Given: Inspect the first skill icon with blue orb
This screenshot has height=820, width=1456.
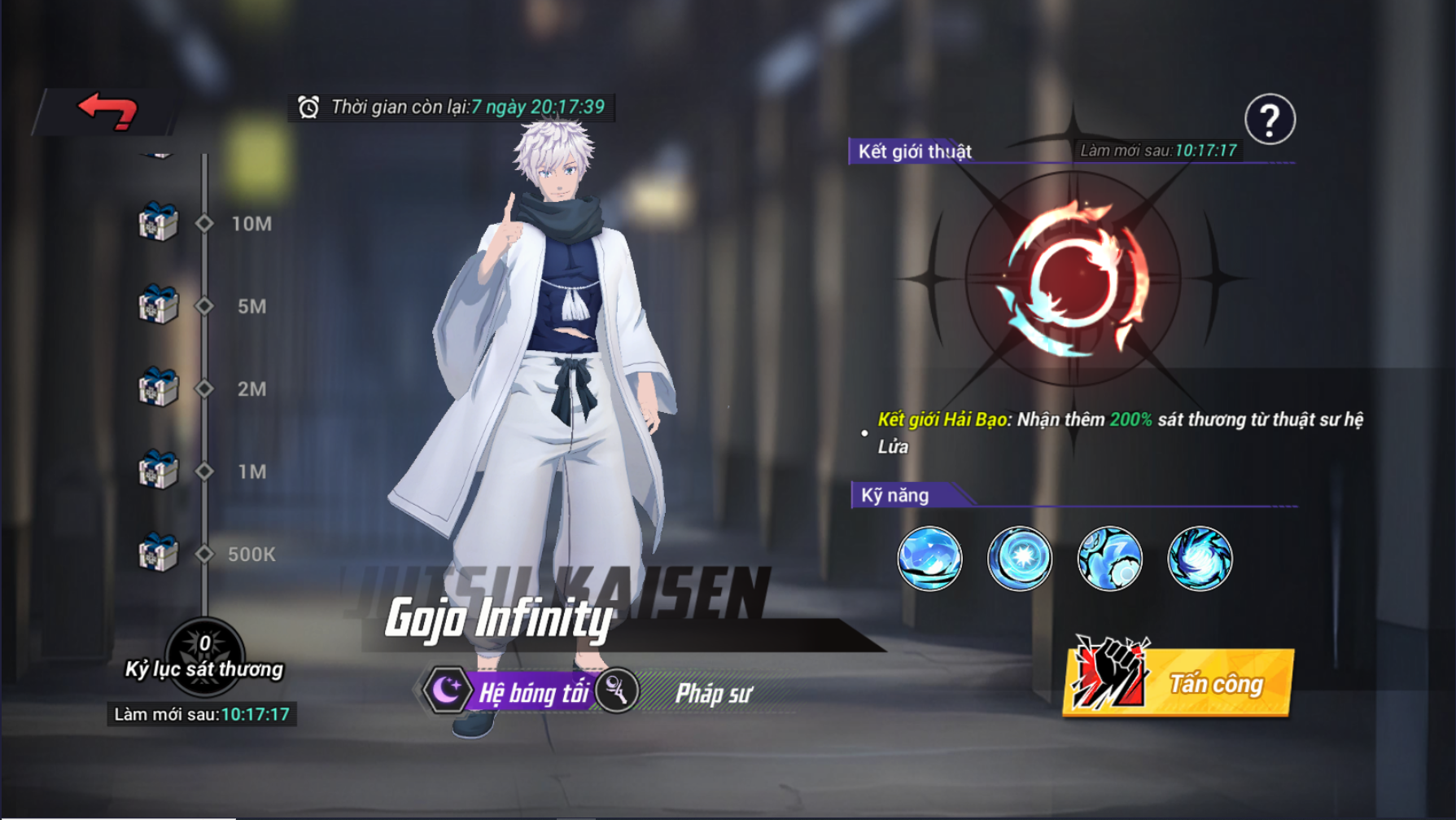Looking at the screenshot, I should tap(929, 559).
